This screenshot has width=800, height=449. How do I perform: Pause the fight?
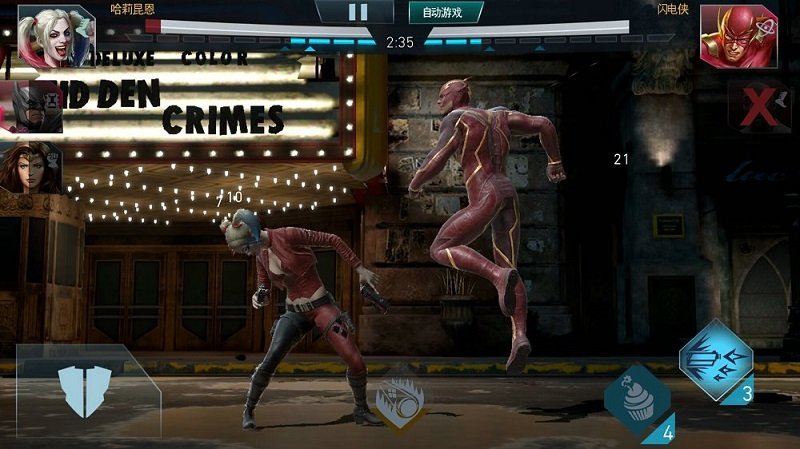pyautogui.click(x=357, y=12)
